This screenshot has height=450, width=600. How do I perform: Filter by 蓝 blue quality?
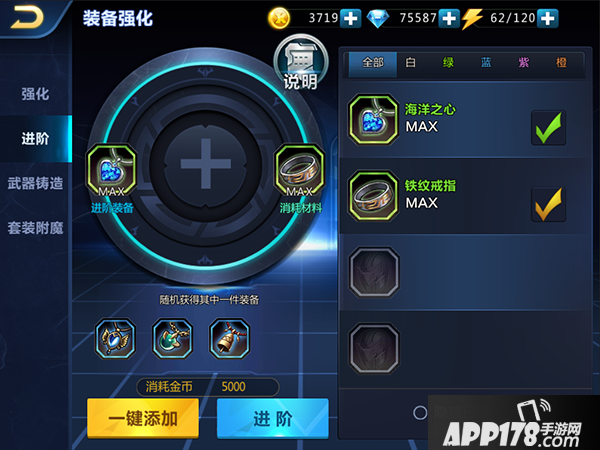[486, 62]
